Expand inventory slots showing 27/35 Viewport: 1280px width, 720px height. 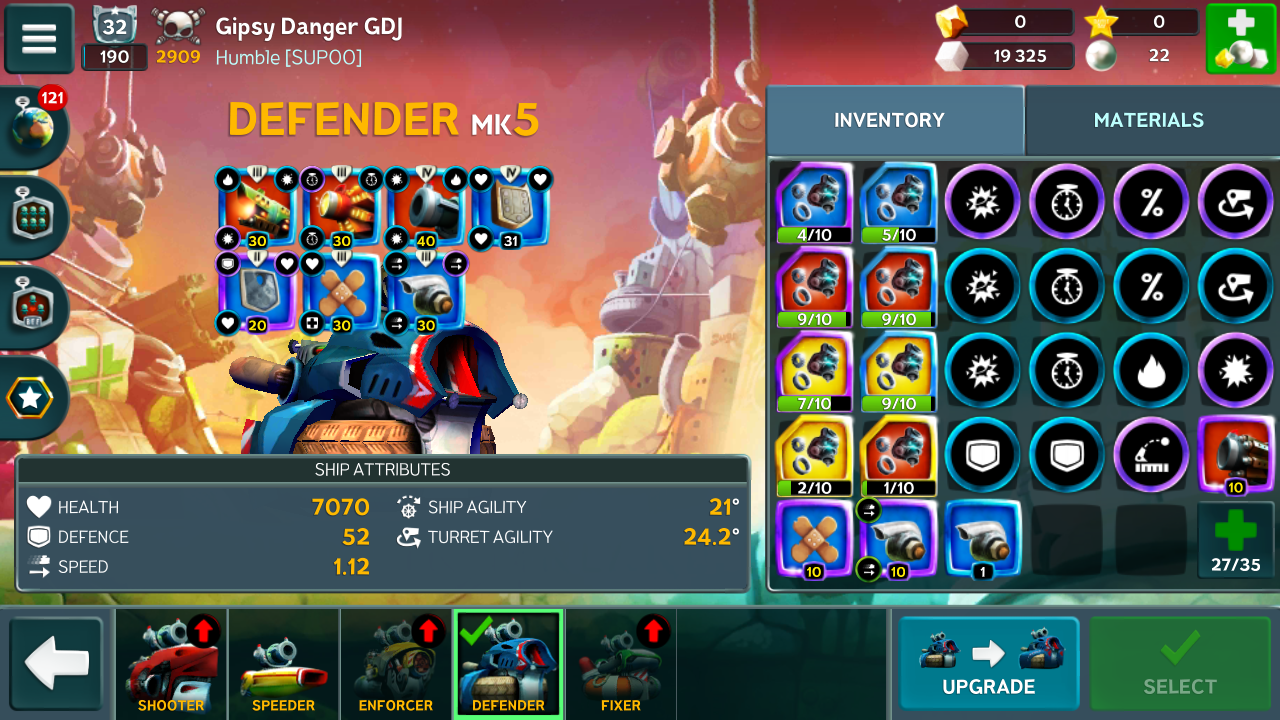(x=1235, y=539)
